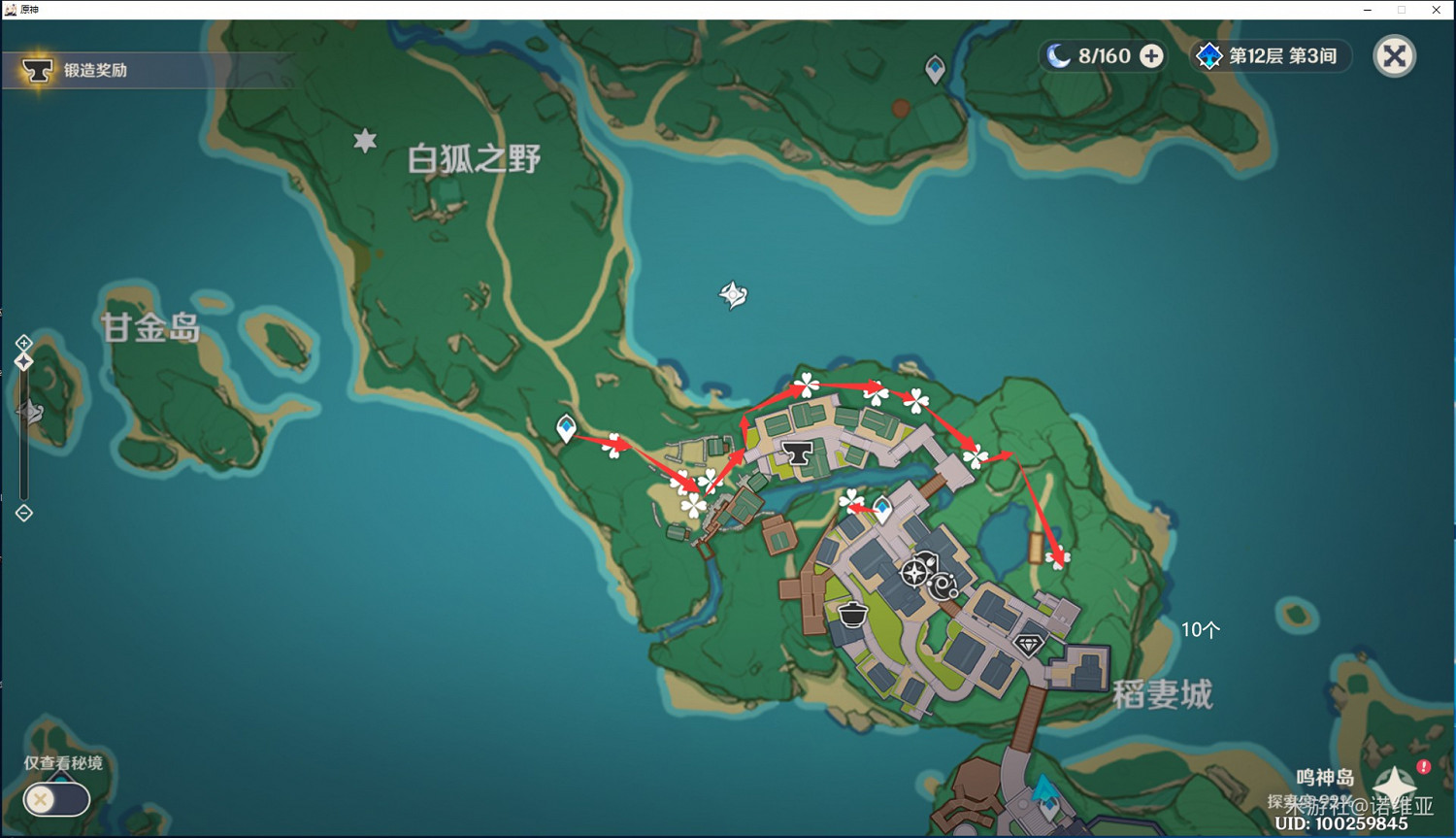Click the zoom-out minus diamond on the left
Image resolution: width=1456 pixels, height=838 pixels.
click(x=23, y=513)
